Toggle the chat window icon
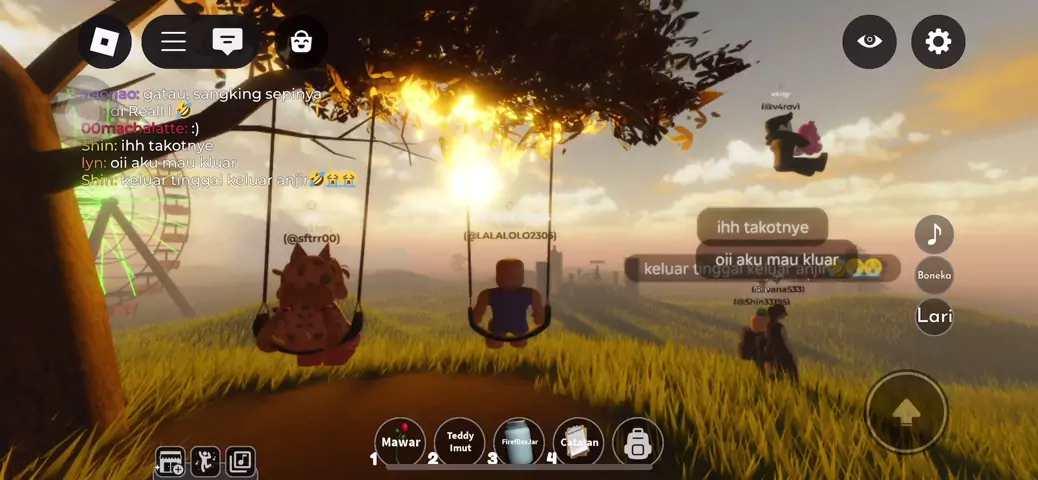1038x480 pixels. (228, 42)
